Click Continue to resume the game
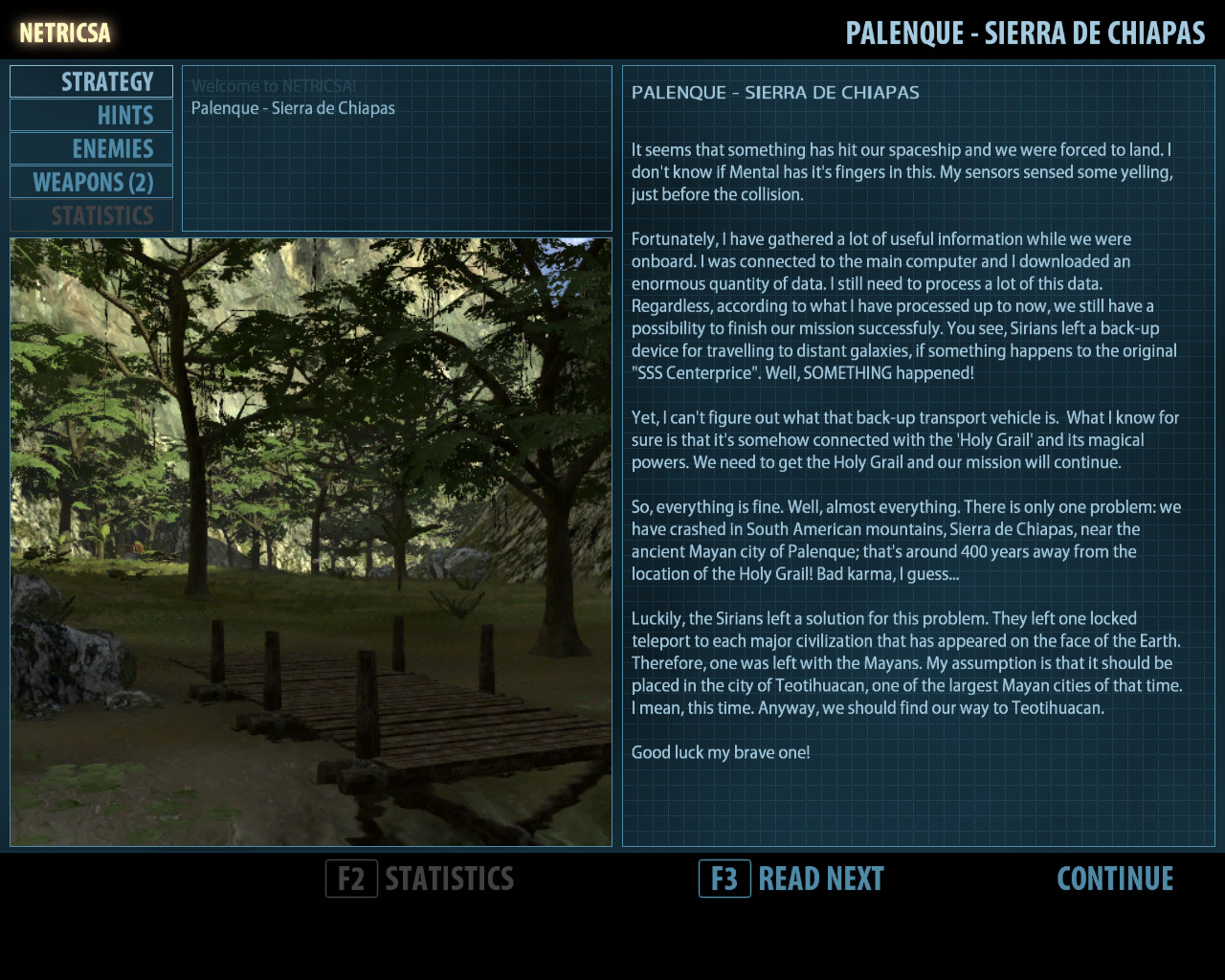 1115,879
